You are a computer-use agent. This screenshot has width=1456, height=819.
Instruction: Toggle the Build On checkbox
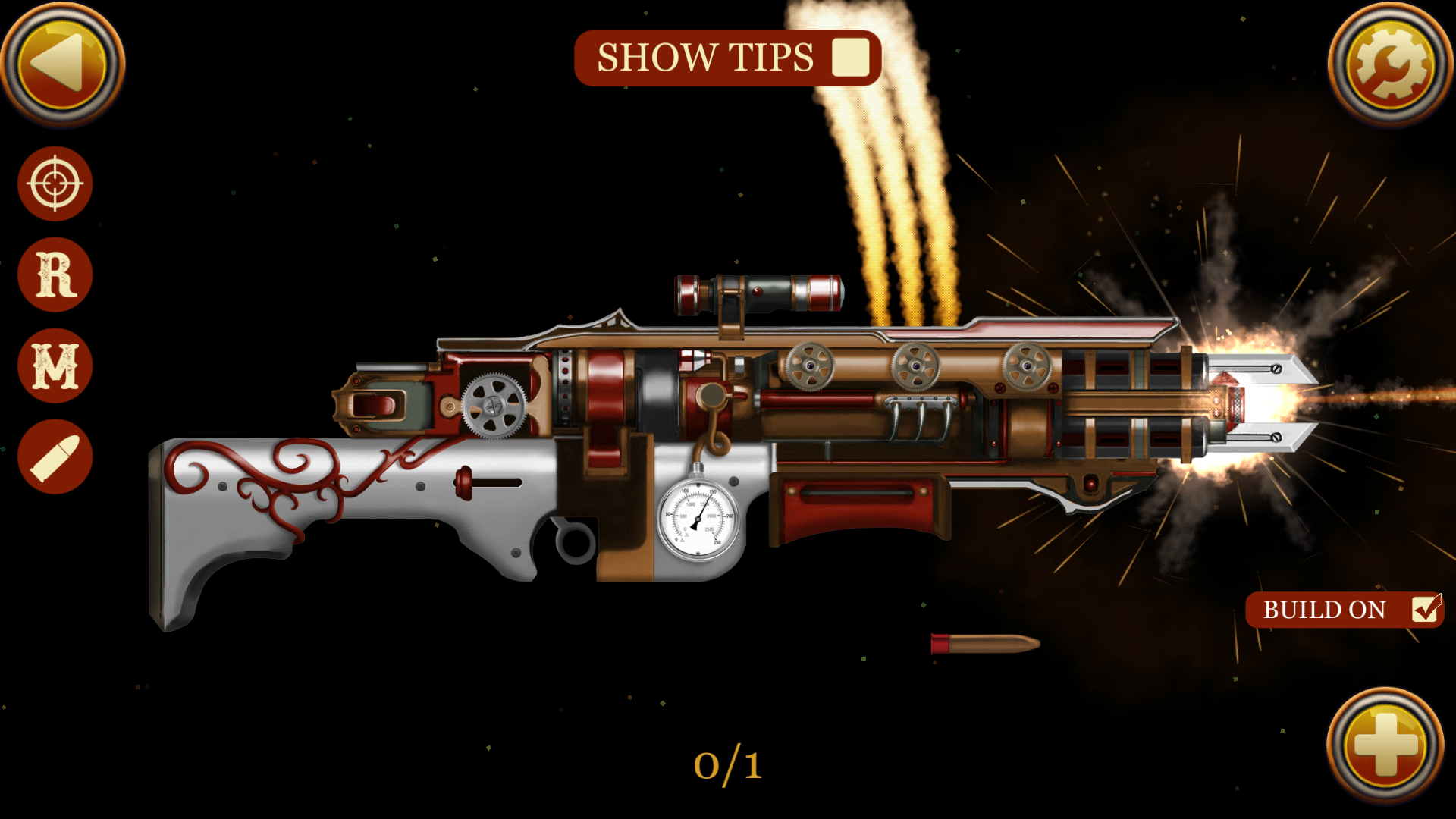click(x=1426, y=609)
